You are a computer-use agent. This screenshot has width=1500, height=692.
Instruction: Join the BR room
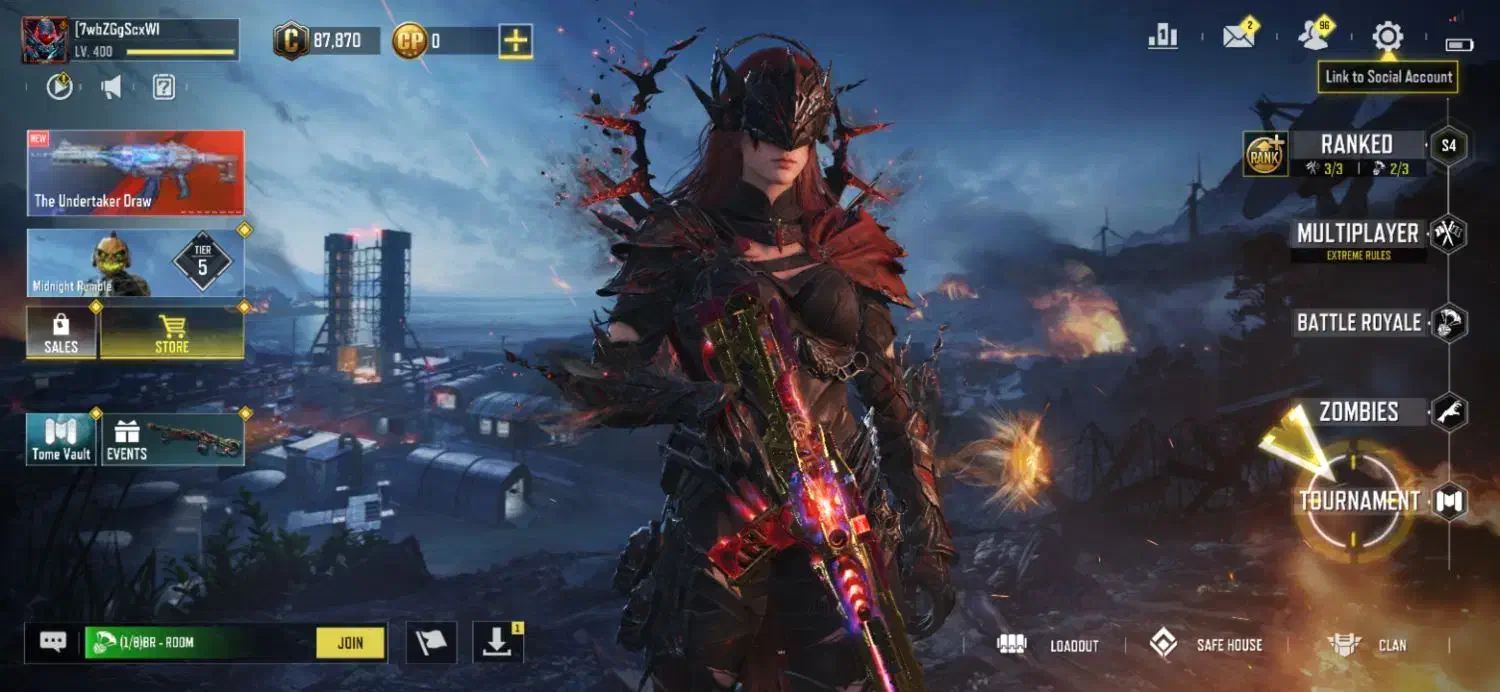point(350,643)
